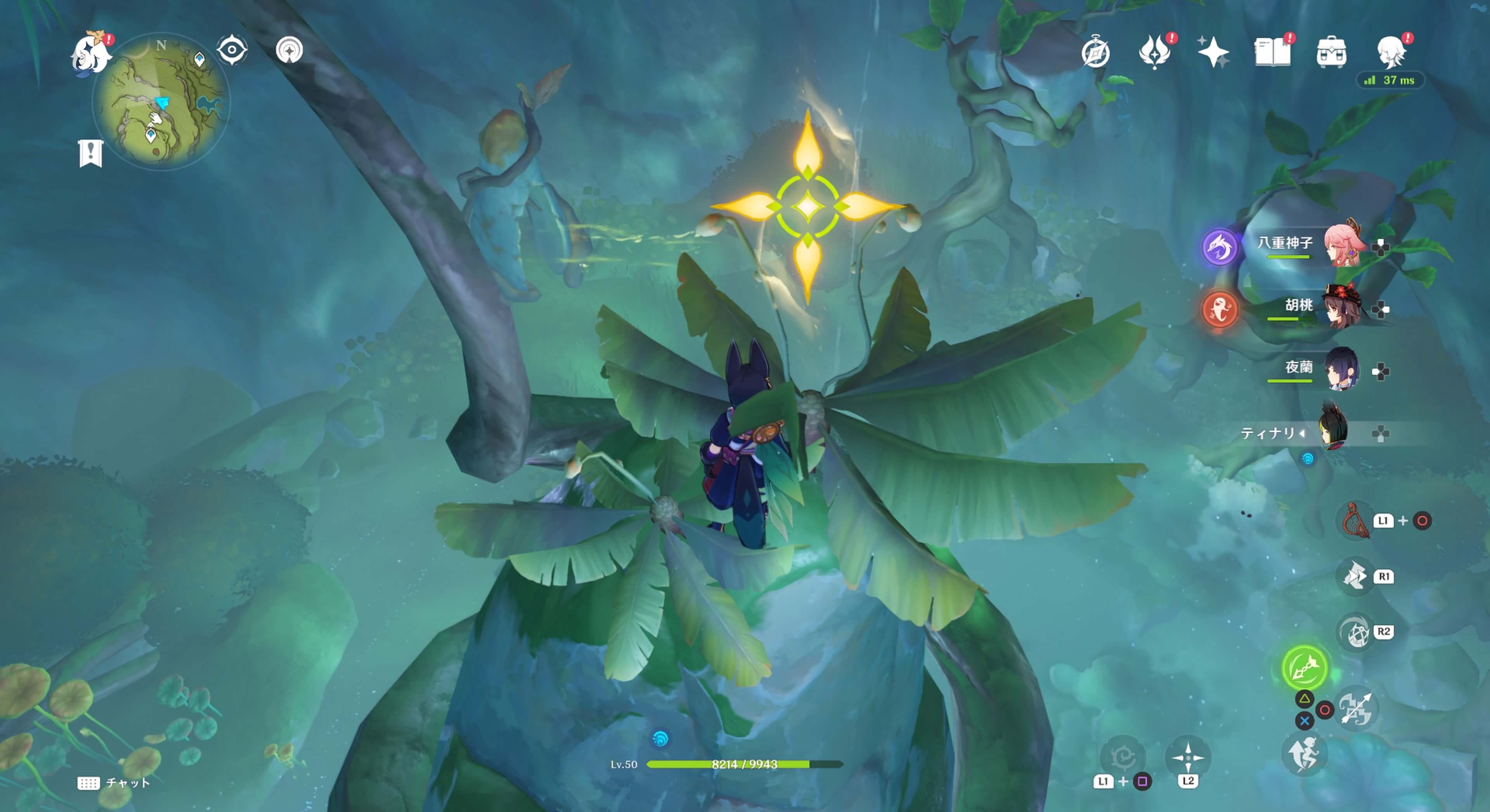Open the four-point star shortcut wheel icon
The height and width of the screenshot is (812, 1490).
[1187, 757]
